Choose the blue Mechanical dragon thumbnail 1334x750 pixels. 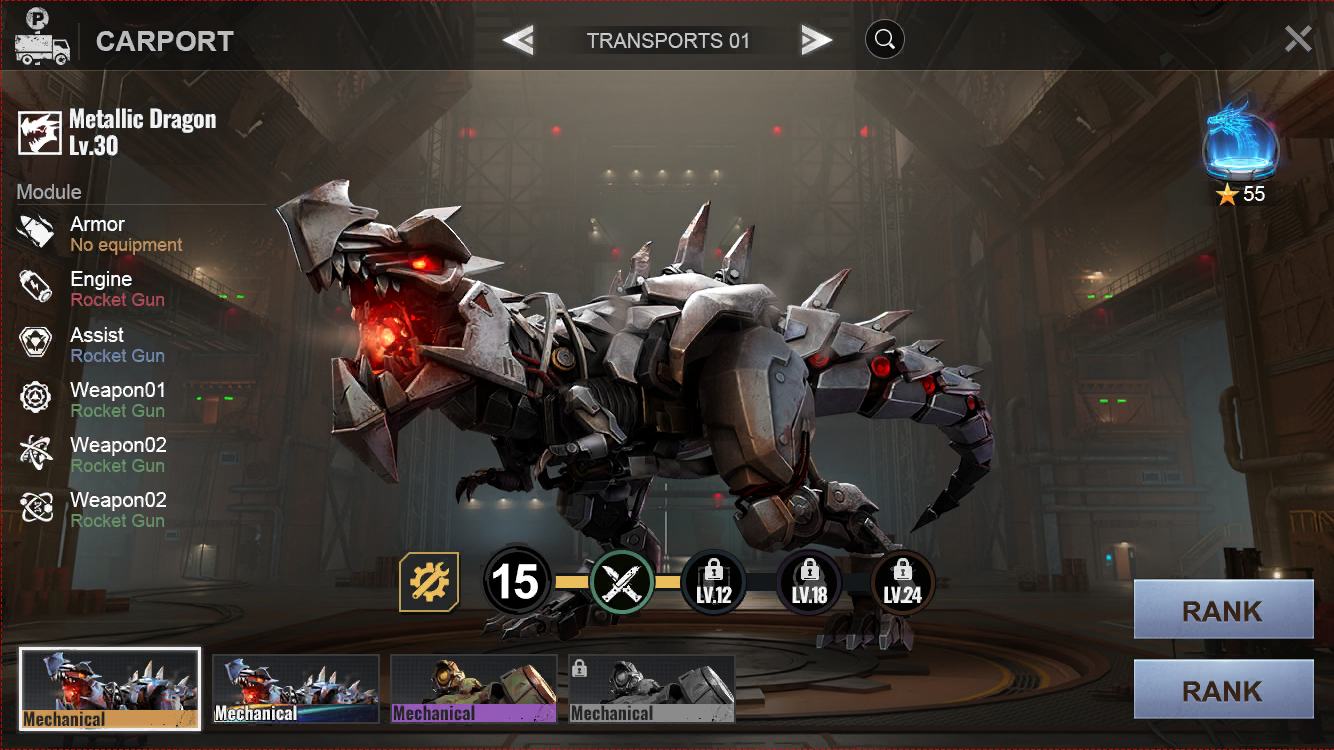tap(296, 689)
